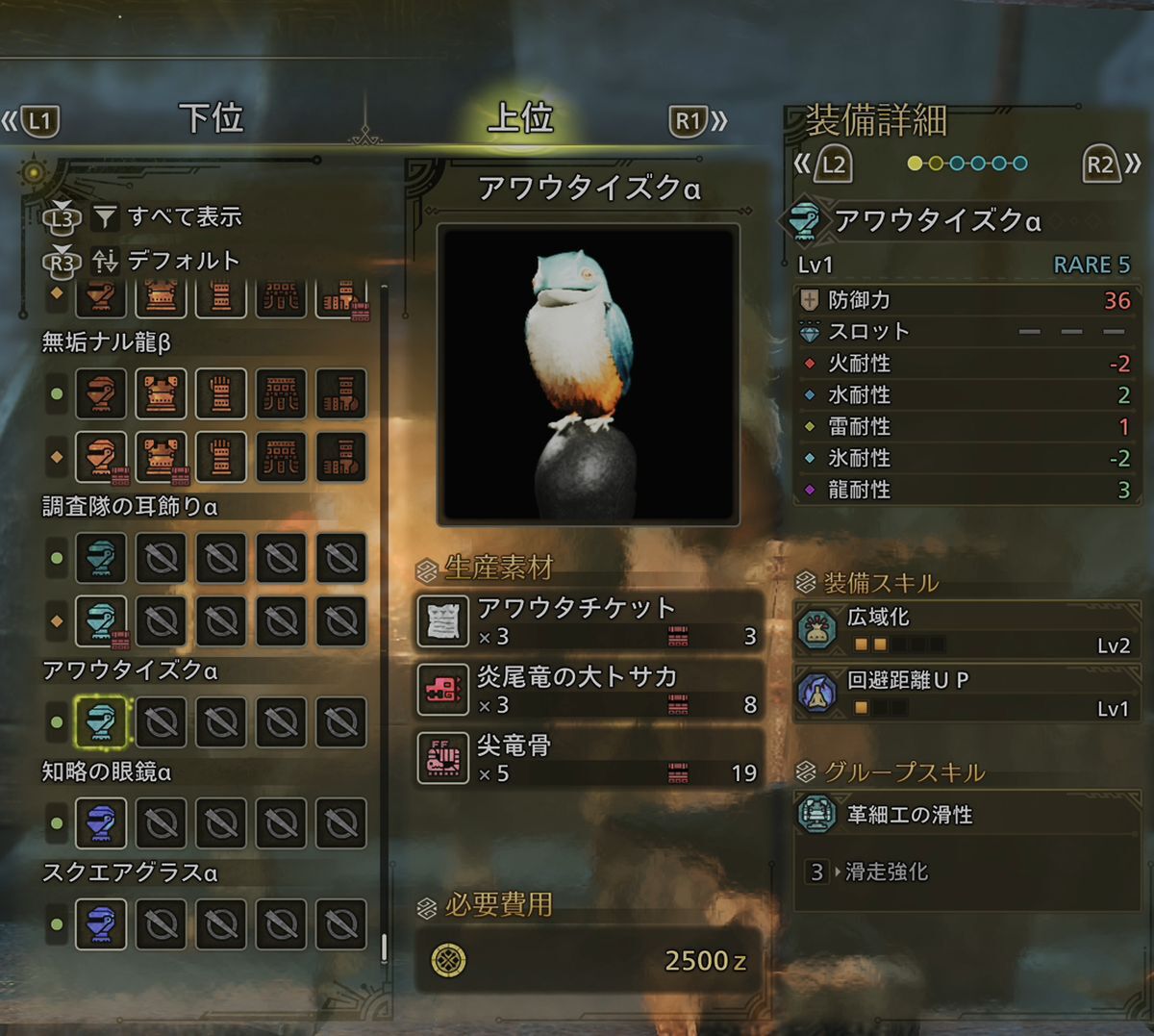Switch to the 下位 rank tab
1154x1036 pixels.
[x=211, y=119]
